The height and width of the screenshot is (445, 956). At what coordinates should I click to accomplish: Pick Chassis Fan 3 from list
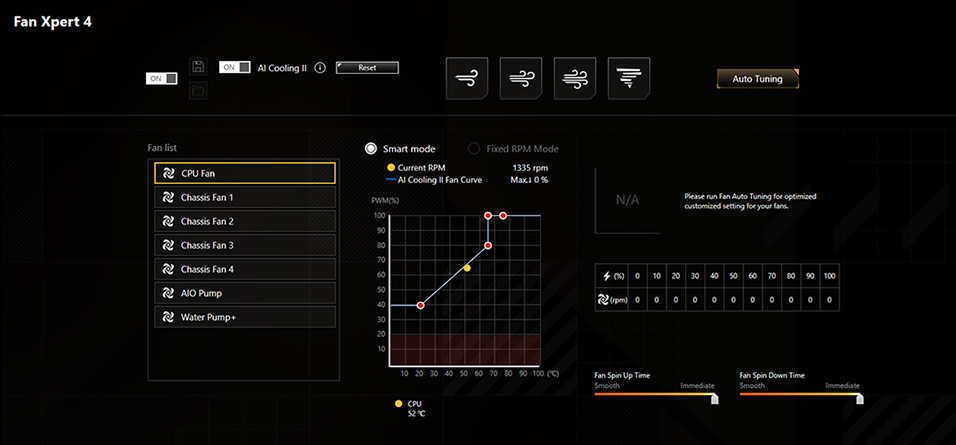tap(245, 245)
